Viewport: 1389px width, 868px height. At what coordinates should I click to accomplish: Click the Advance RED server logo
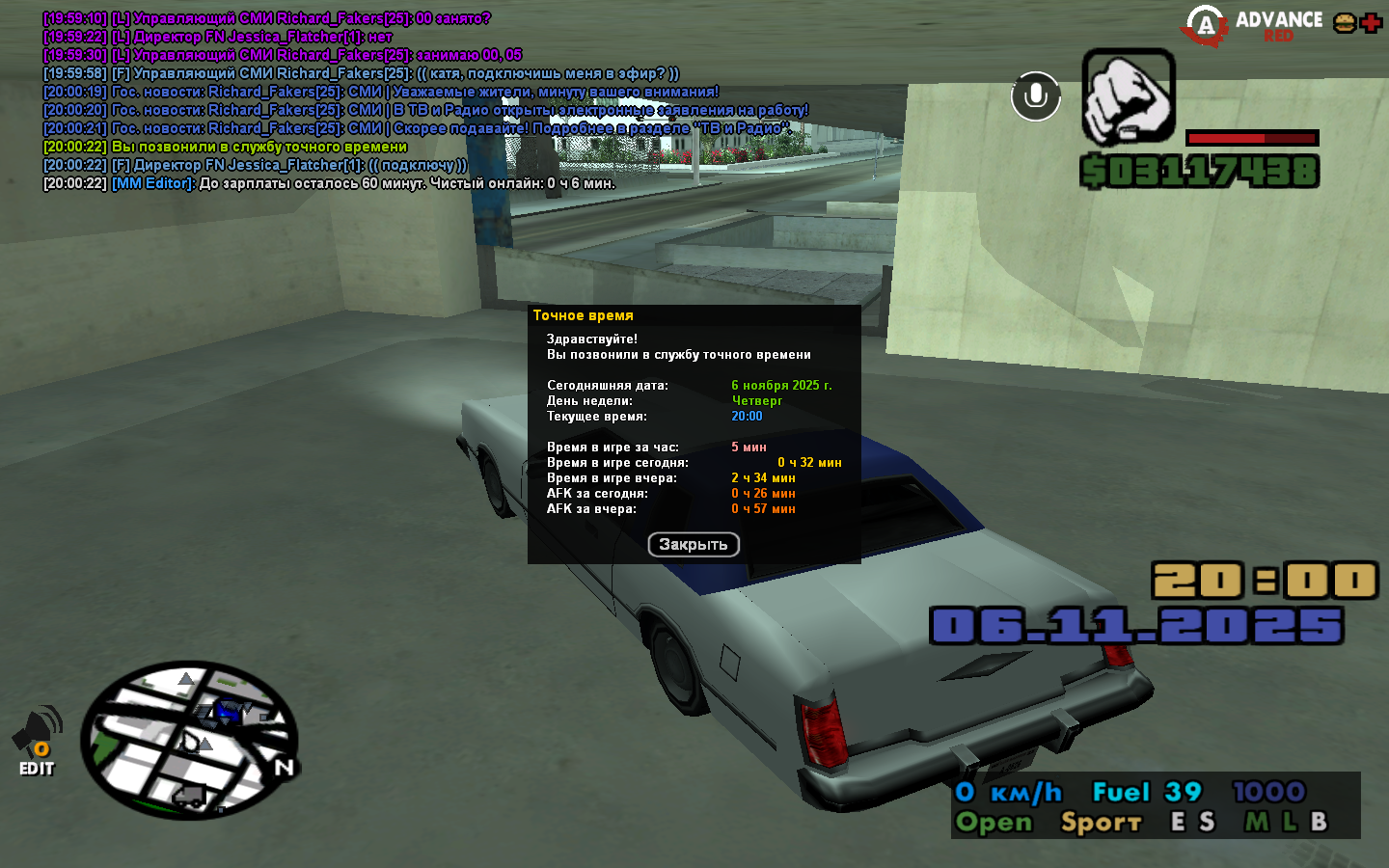(1255, 25)
